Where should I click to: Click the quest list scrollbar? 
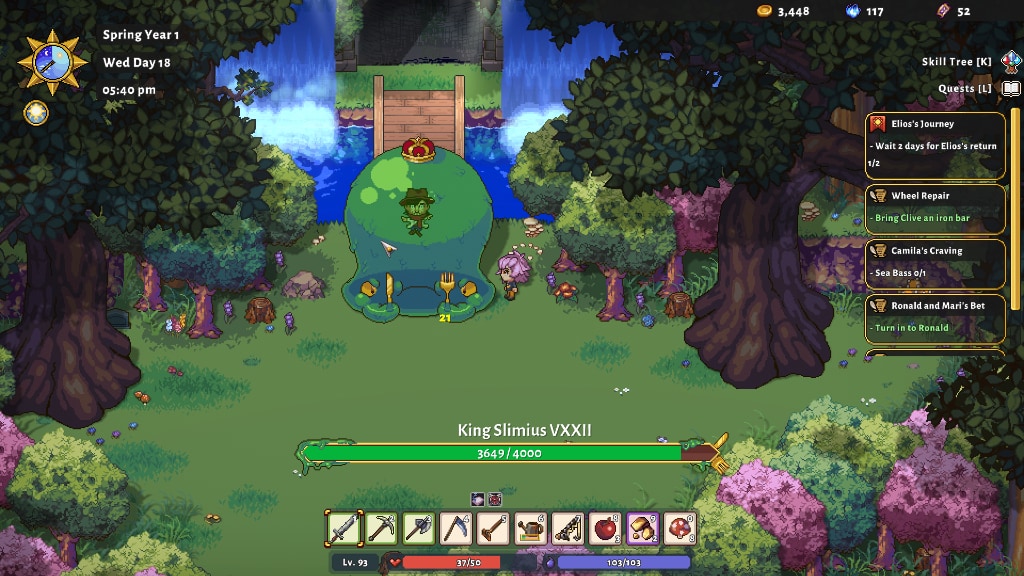(x=1015, y=200)
